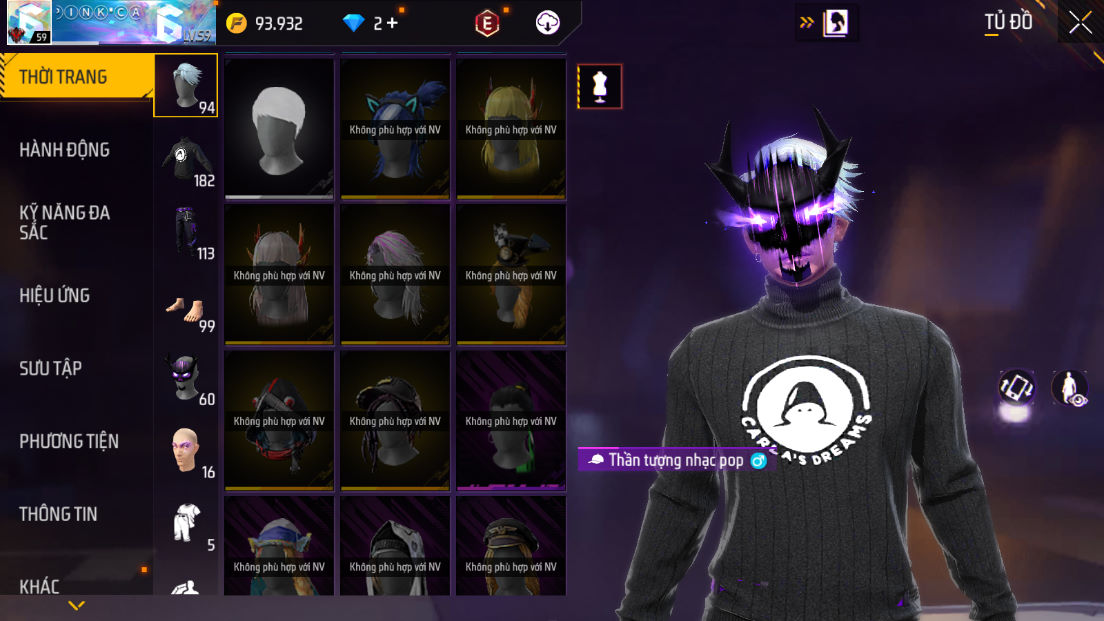The width and height of the screenshot is (1104, 621).
Task: Toggle the character visibility eye icon
Action: [x=1071, y=388]
